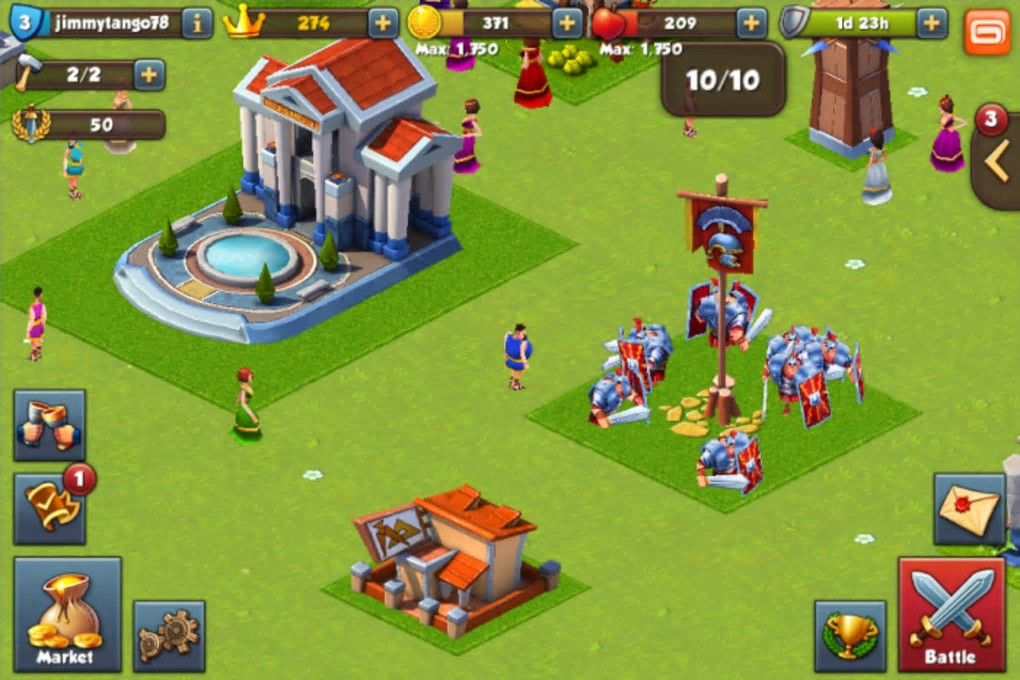The image size is (1020, 680).
Task: Start a Battle with crossed swords button
Action: [951, 614]
